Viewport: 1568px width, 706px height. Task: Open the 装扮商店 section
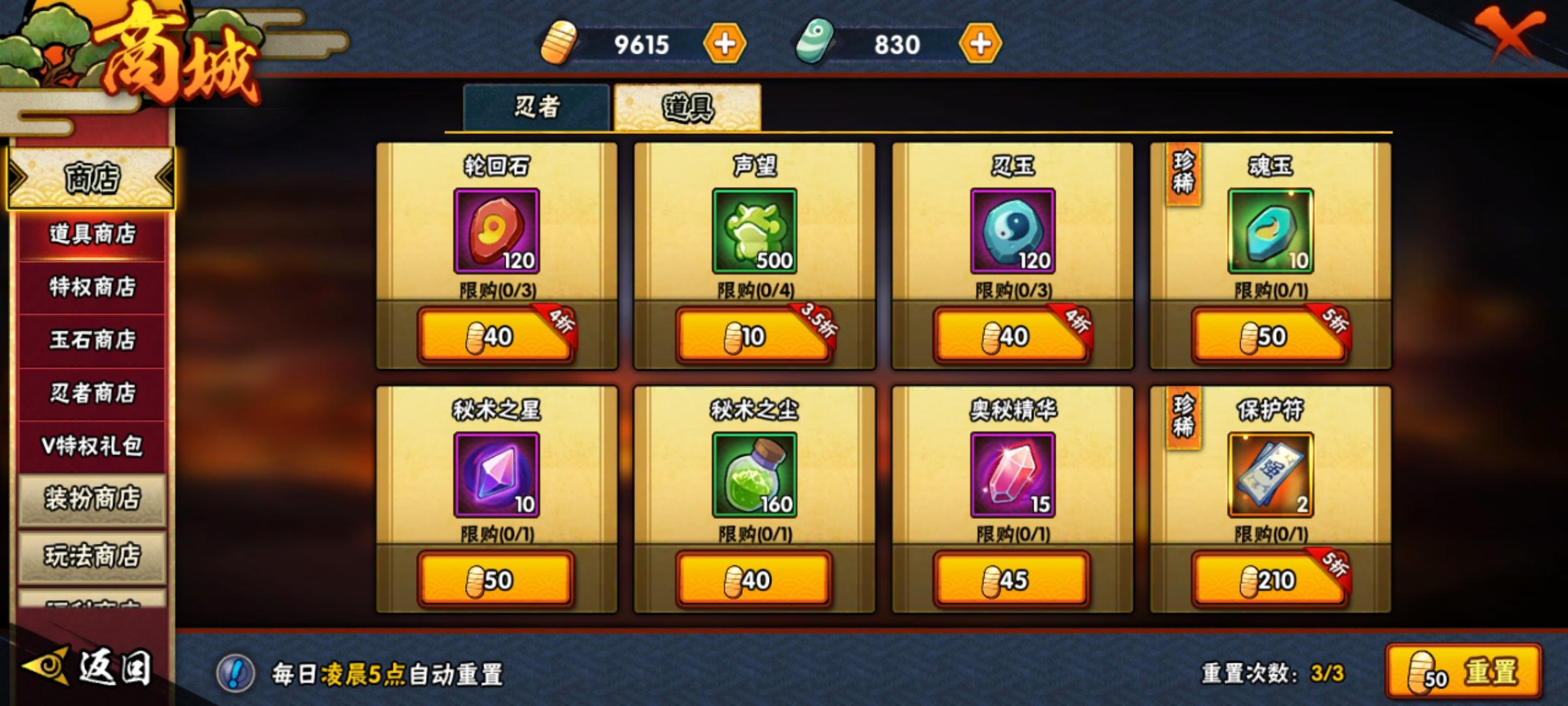(90, 499)
